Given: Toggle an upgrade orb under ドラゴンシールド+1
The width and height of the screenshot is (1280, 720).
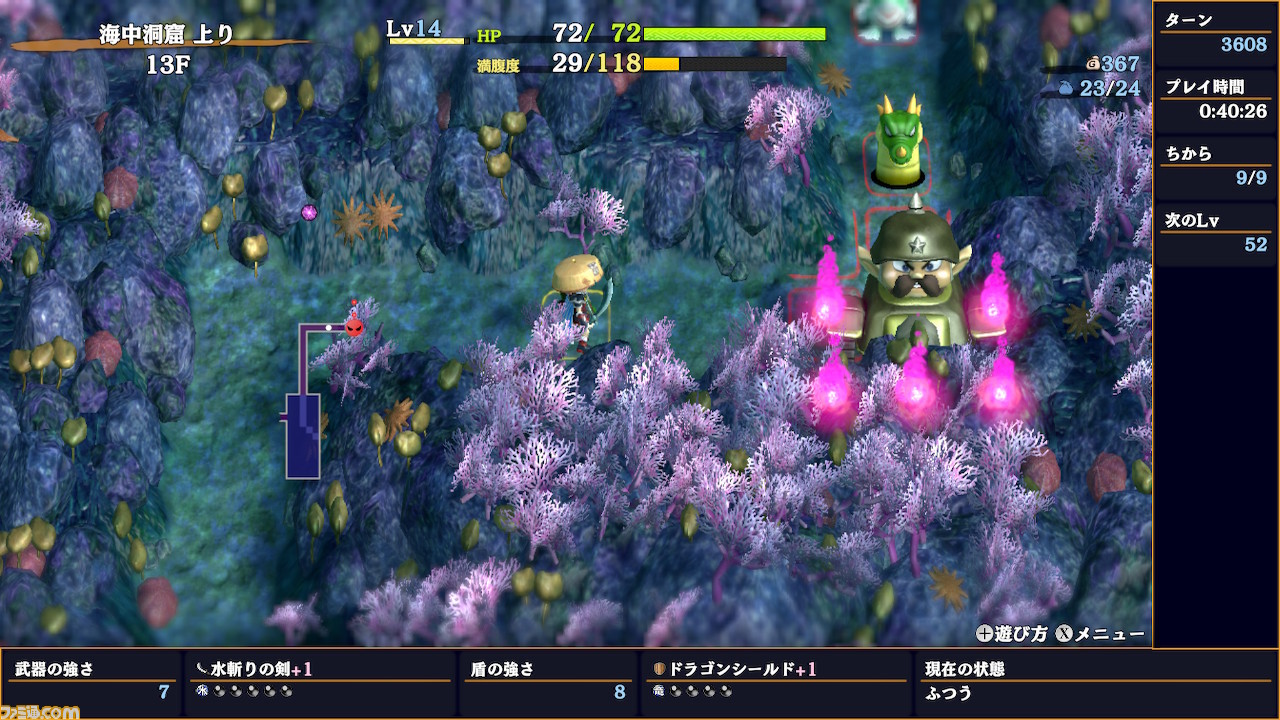Looking at the screenshot, I should point(678,689).
